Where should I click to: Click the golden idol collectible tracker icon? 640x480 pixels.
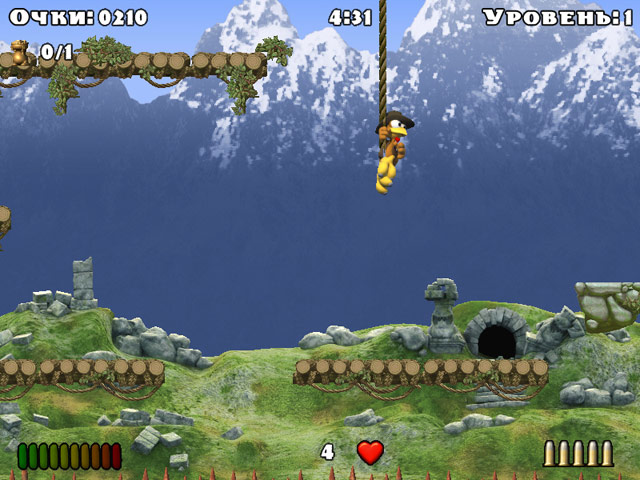pyautogui.click(x=19, y=51)
